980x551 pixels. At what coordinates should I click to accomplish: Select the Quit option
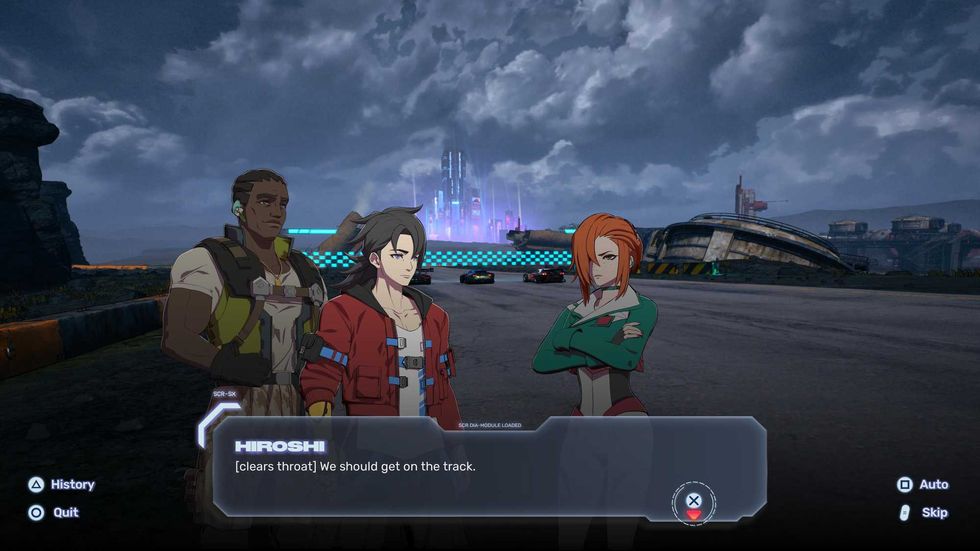click(54, 512)
